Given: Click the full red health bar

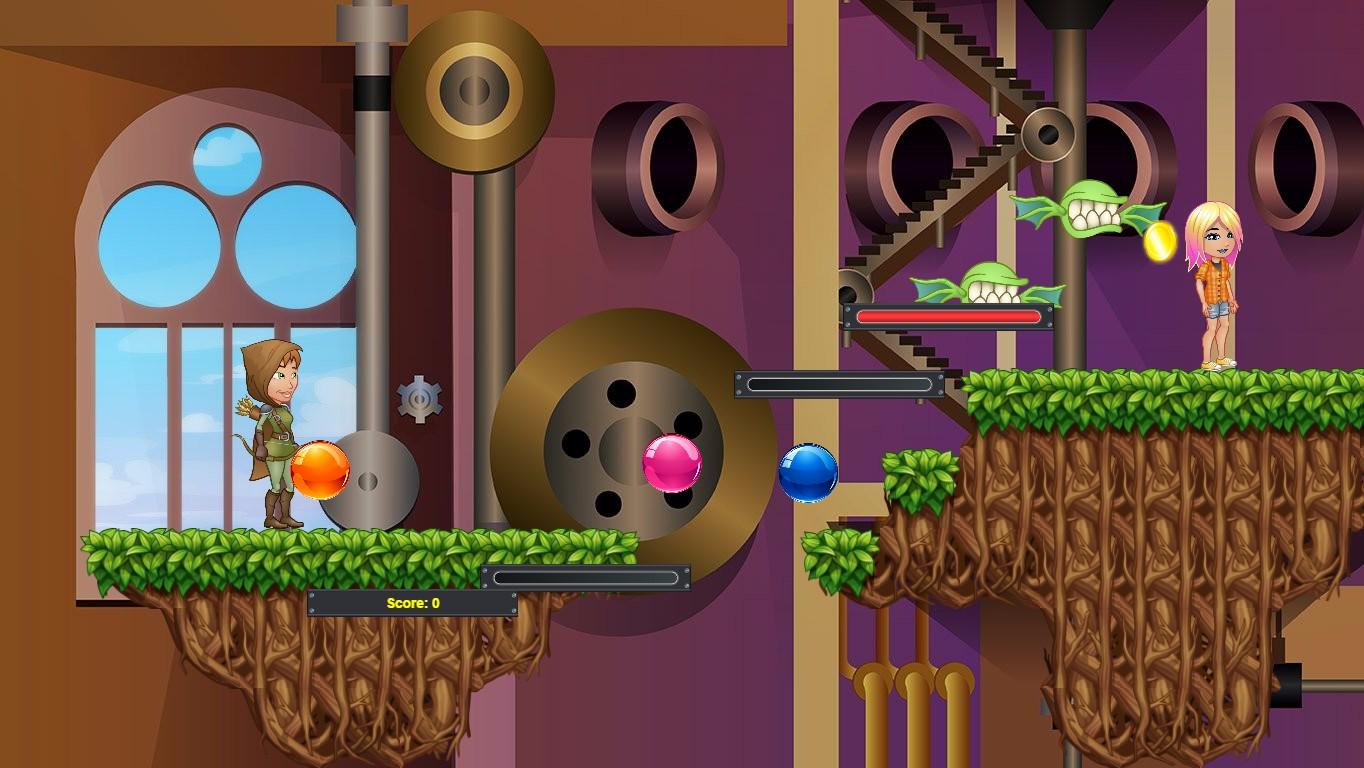Looking at the screenshot, I should tap(947, 315).
